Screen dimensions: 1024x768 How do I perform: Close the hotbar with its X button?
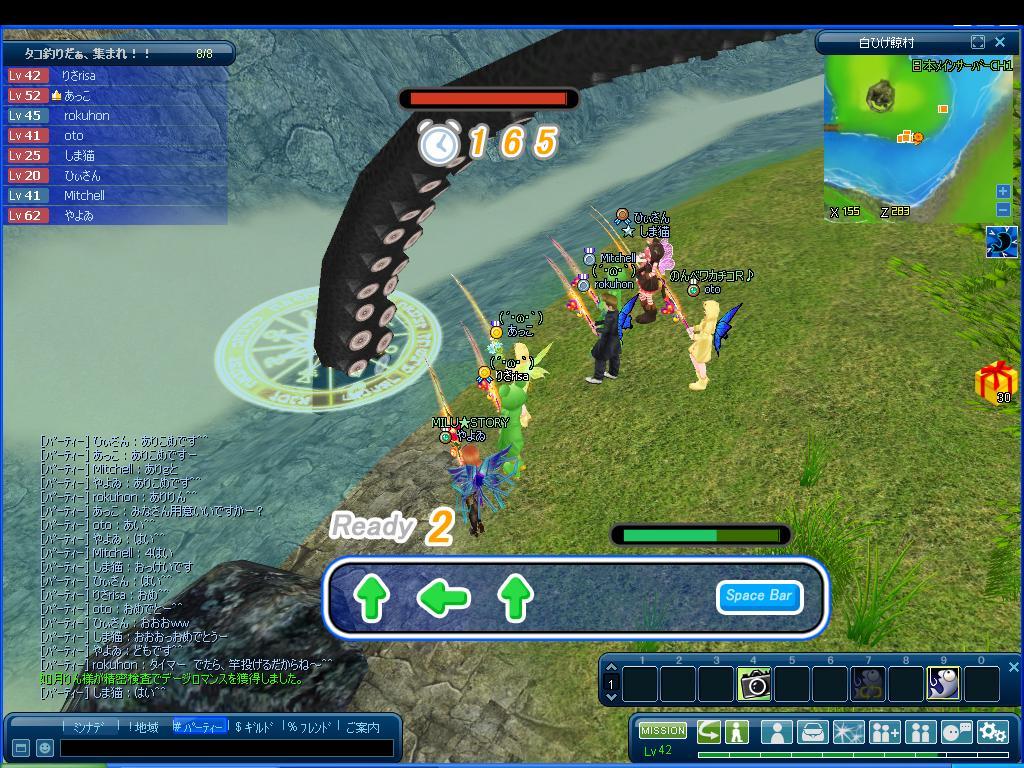[1013, 667]
